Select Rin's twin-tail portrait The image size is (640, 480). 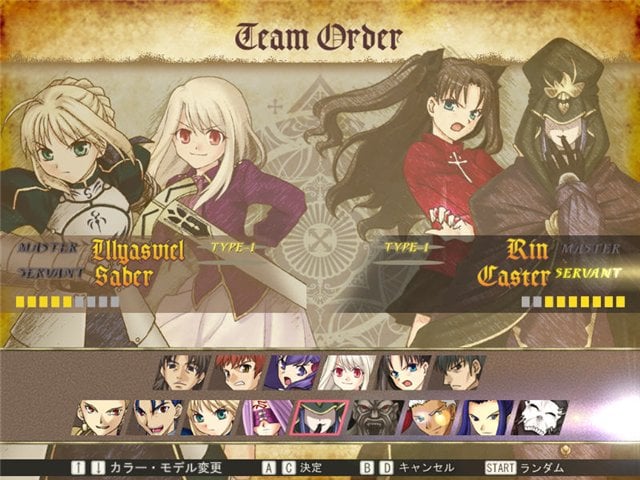tap(404, 373)
